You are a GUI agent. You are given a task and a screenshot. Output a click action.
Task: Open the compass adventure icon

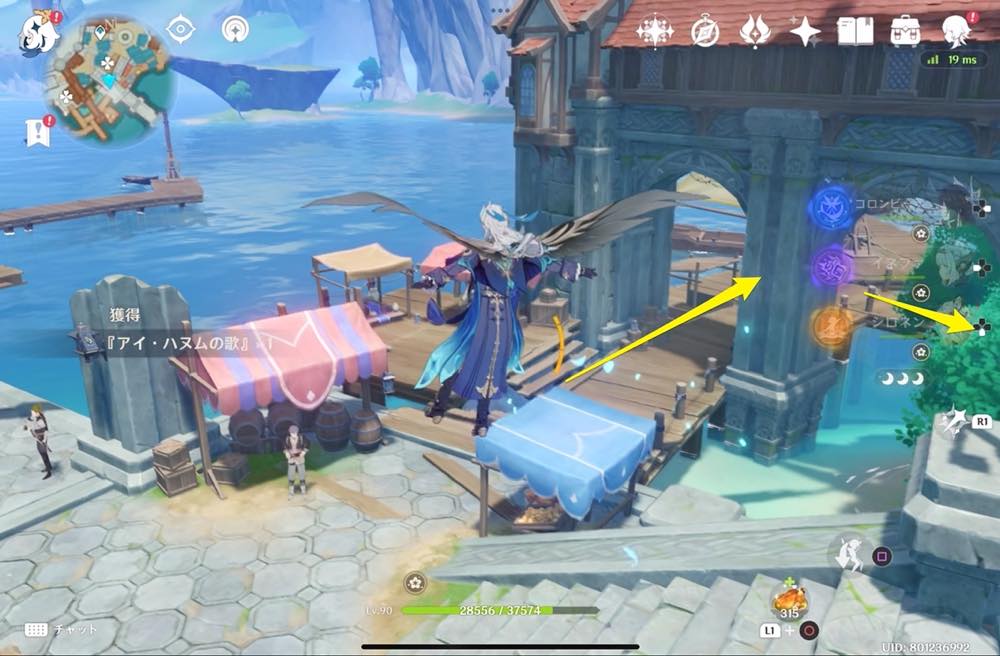(705, 31)
